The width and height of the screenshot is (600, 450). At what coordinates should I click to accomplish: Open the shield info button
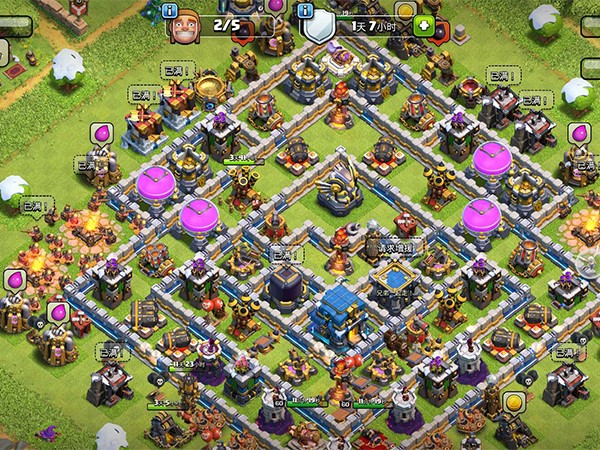pos(308,11)
